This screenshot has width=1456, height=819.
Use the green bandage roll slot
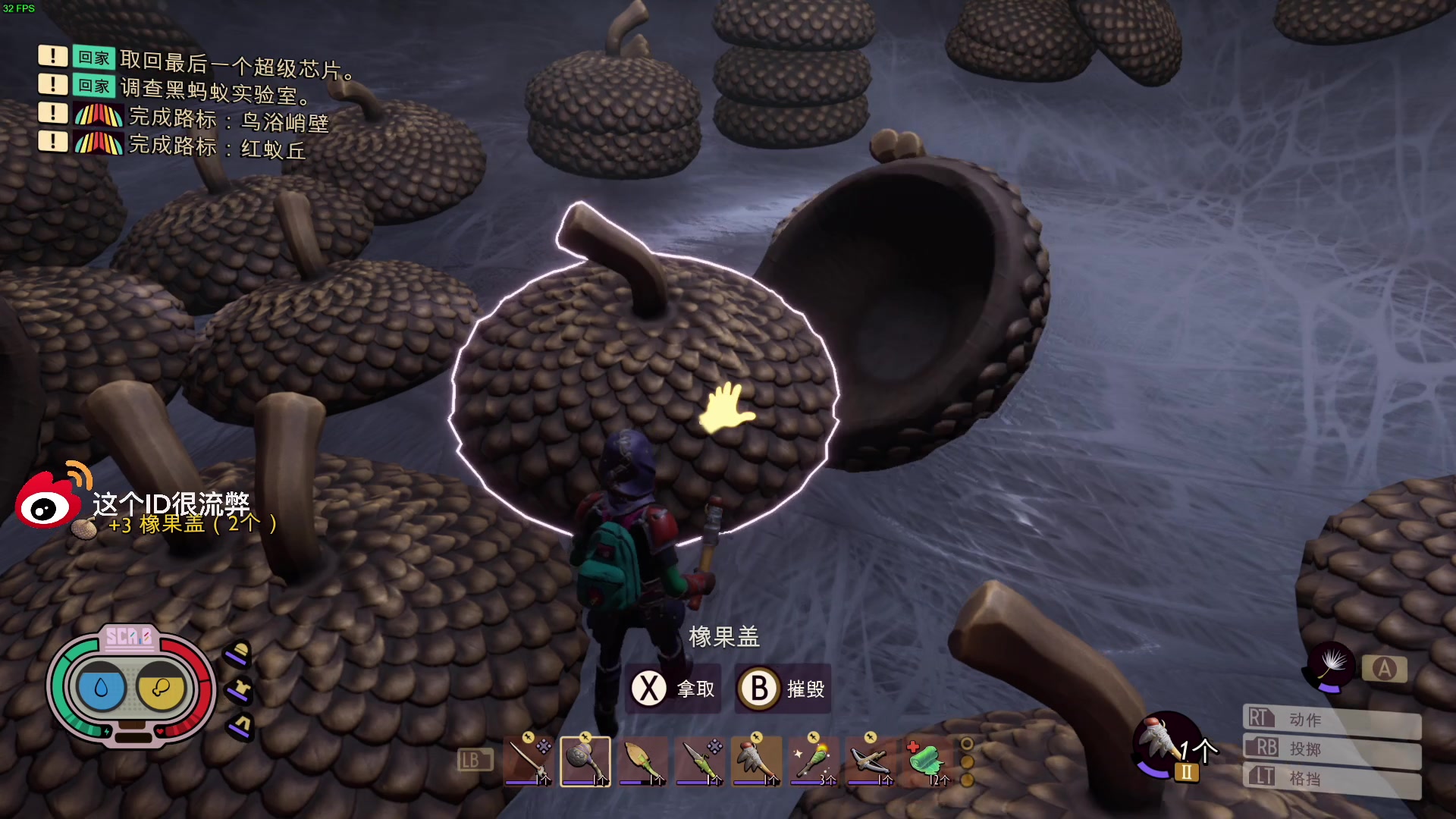pyautogui.click(x=927, y=761)
